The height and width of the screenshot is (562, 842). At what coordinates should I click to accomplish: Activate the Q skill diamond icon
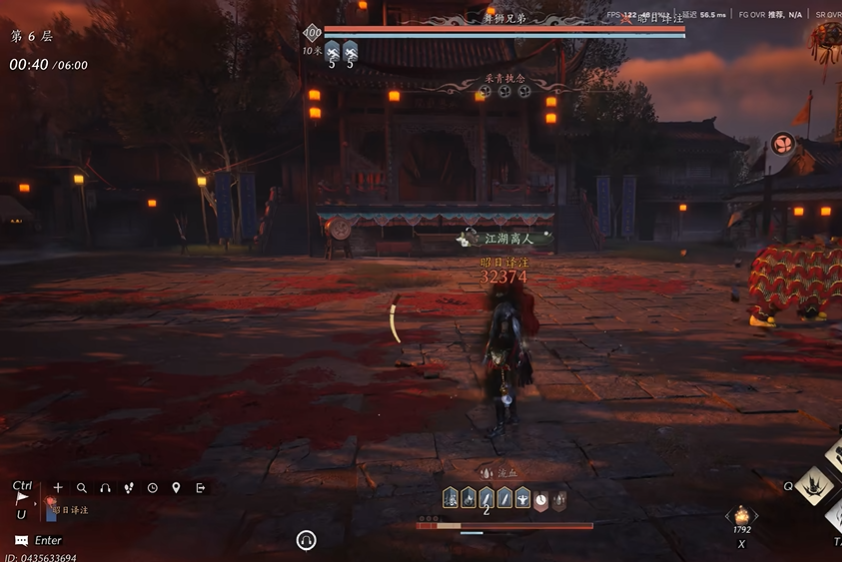pos(814,485)
